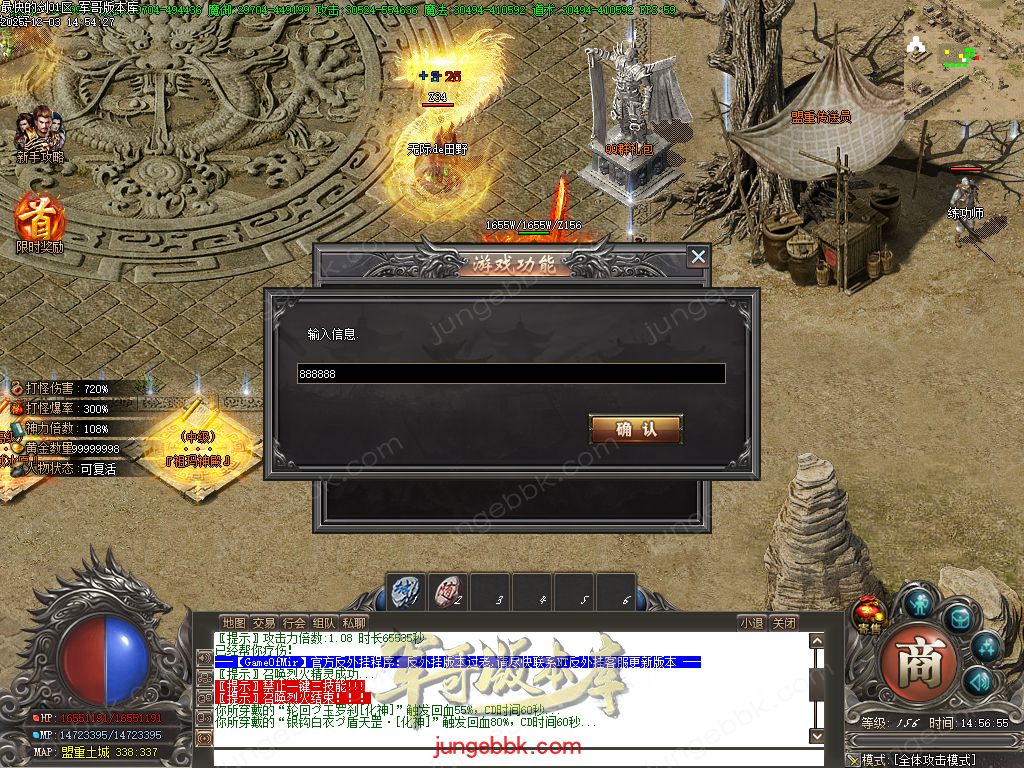Use the item in hotbar slot 1
Image resolution: width=1024 pixels, height=768 pixels.
coord(406,591)
